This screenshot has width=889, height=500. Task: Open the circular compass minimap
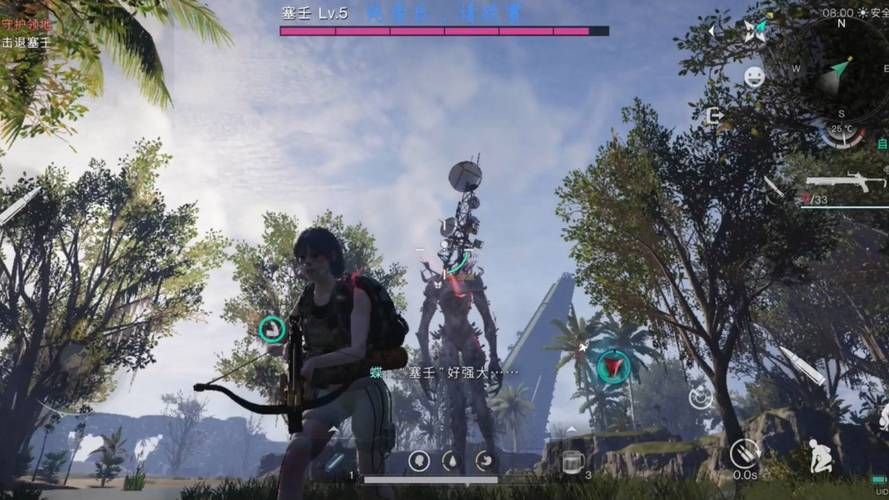pos(840,68)
